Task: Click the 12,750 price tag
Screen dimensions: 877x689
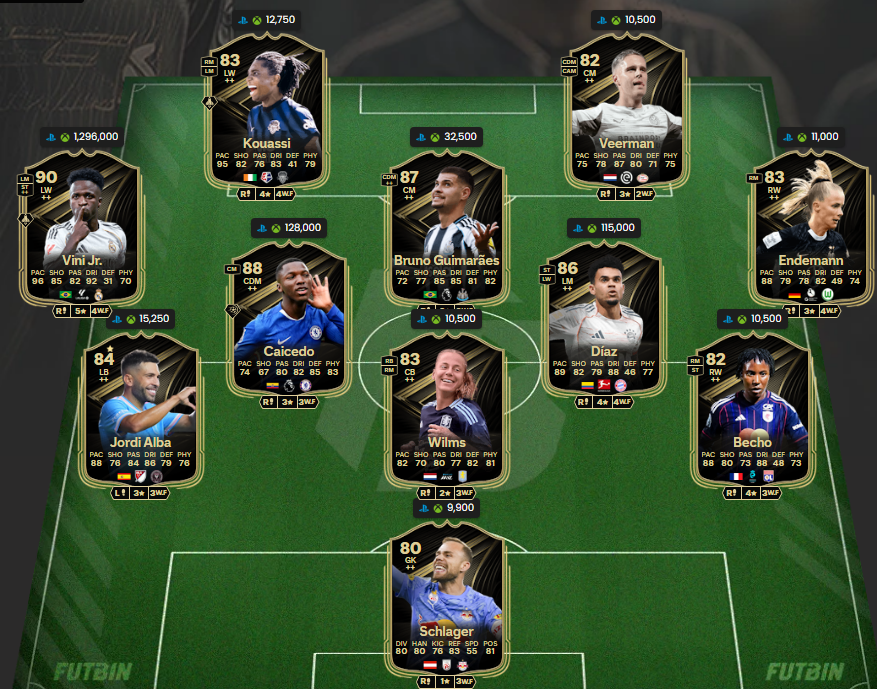Action: coord(267,20)
